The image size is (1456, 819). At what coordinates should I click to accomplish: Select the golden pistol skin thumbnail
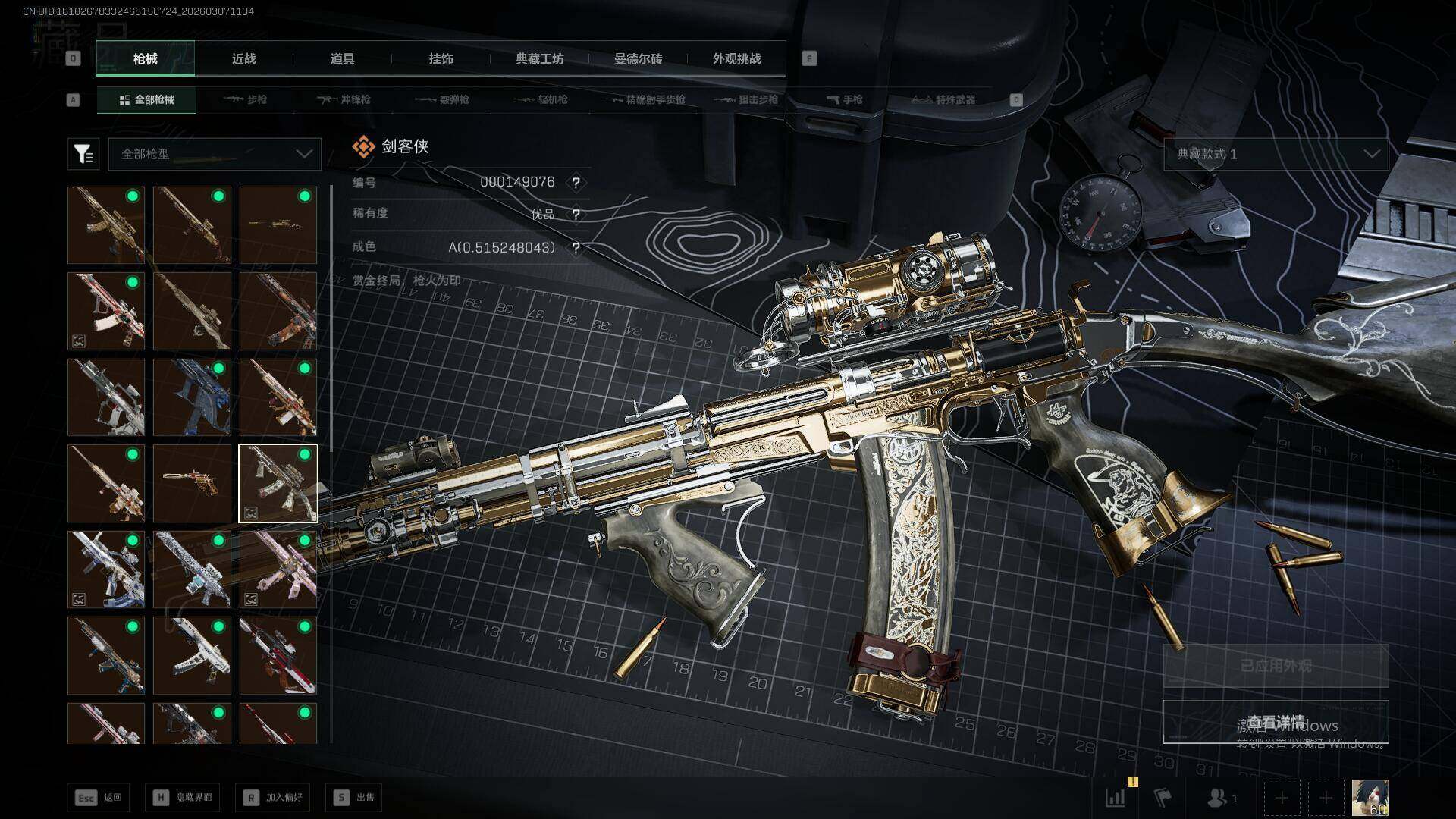coord(192,483)
